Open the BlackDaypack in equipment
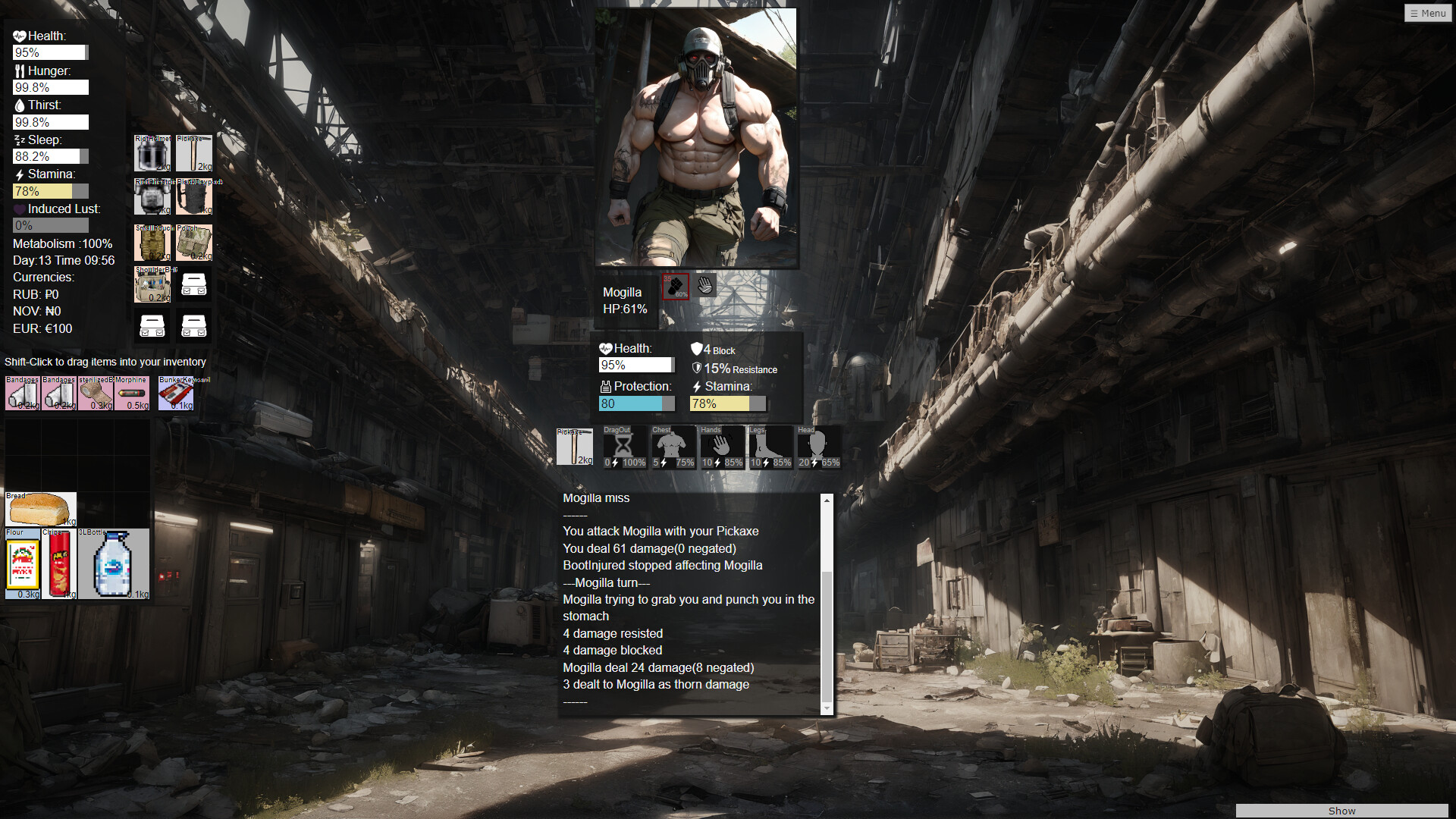The image size is (1456, 819). [x=194, y=196]
